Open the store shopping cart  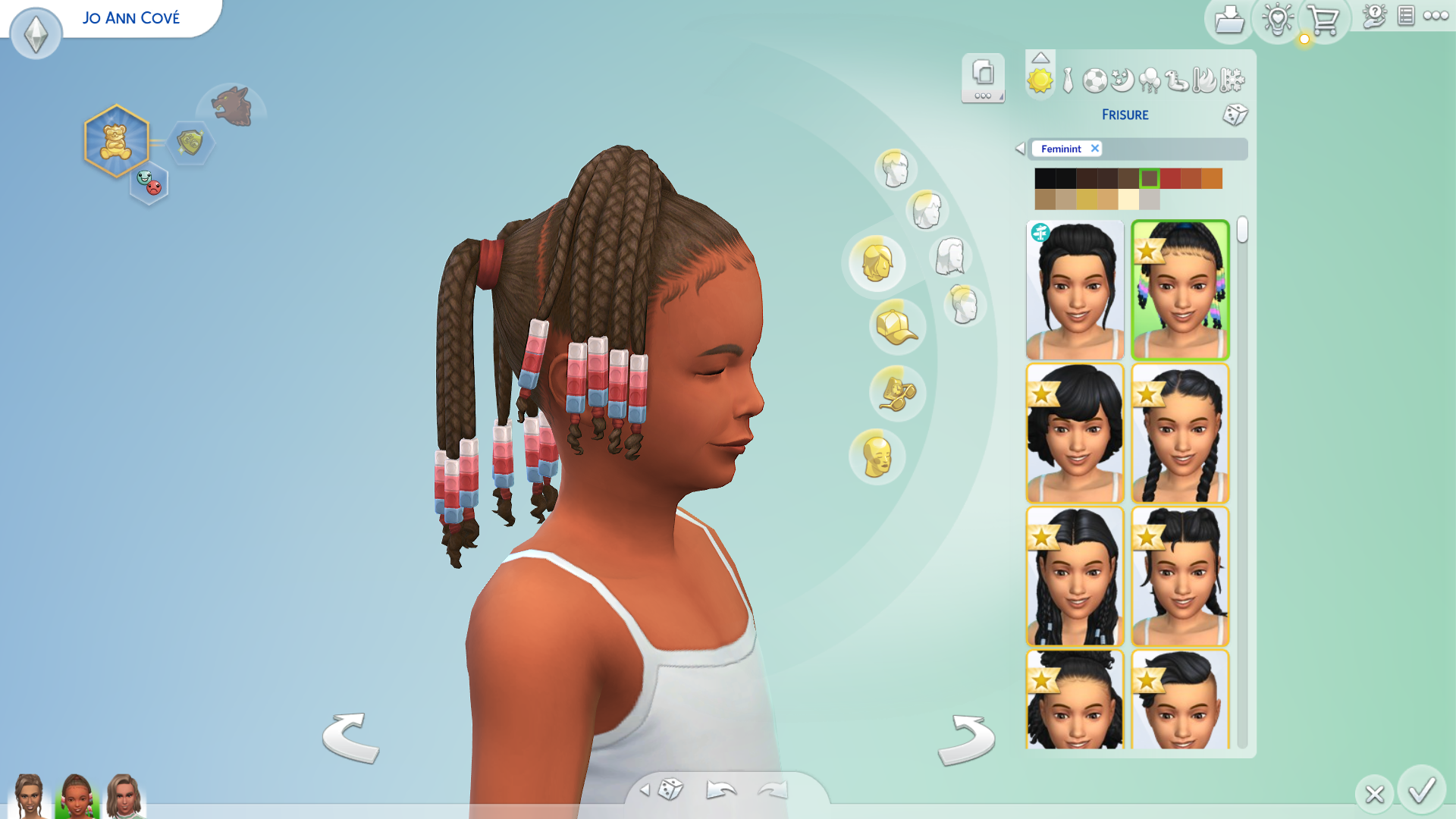tap(1324, 20)
